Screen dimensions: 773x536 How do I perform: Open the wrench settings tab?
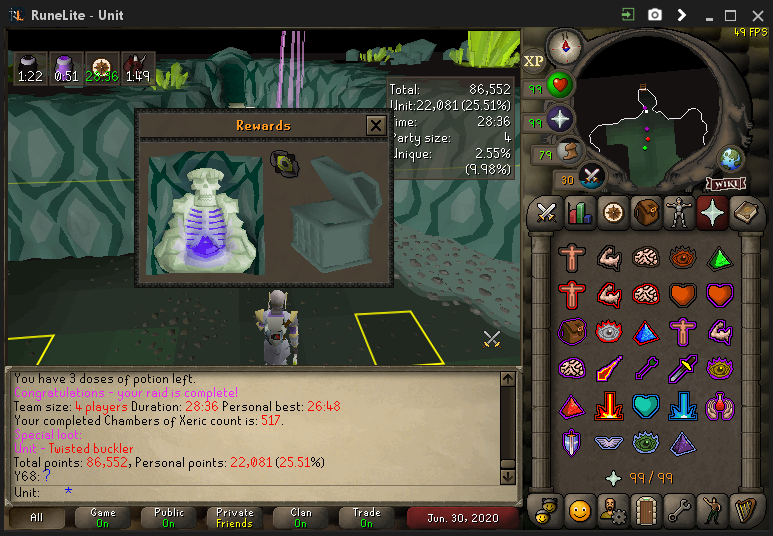[678, 509]
